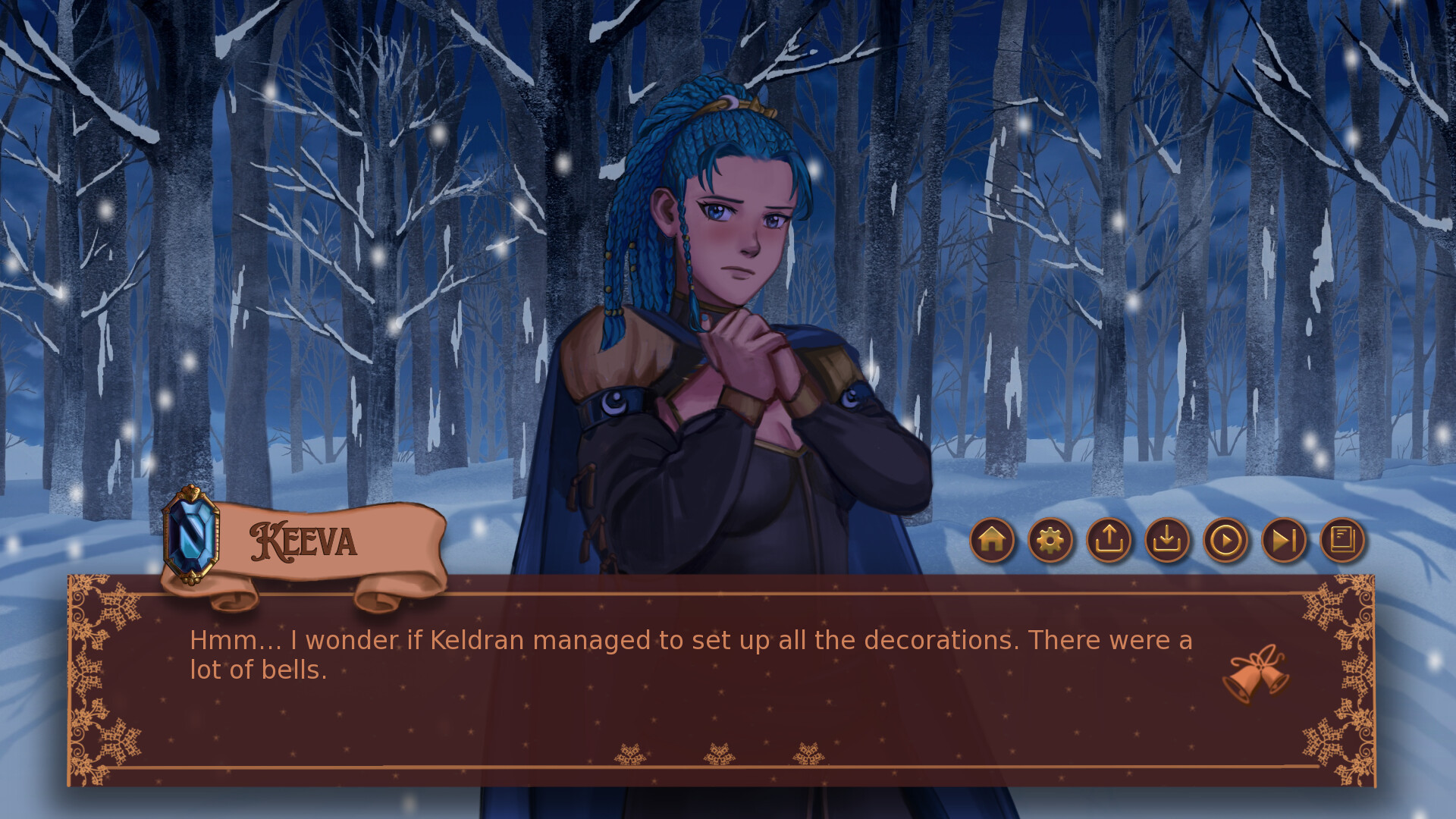1456x819 pixels.
Task: Enable auto-play with the circular play icon
Action: click(1225, 541)
